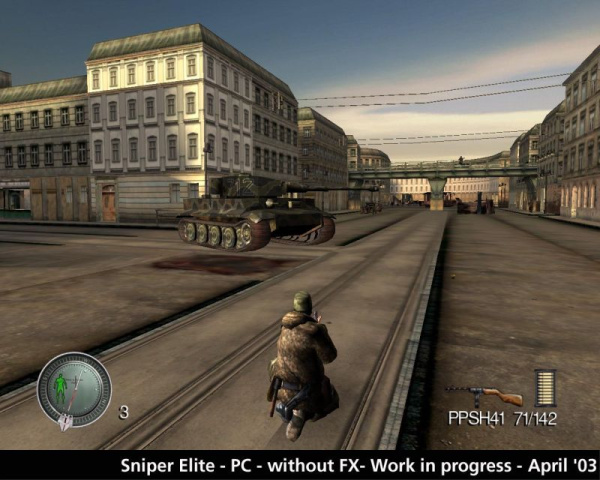Click the circular compass stance indicator
600x480 pixels.
[x=74, y=388]
